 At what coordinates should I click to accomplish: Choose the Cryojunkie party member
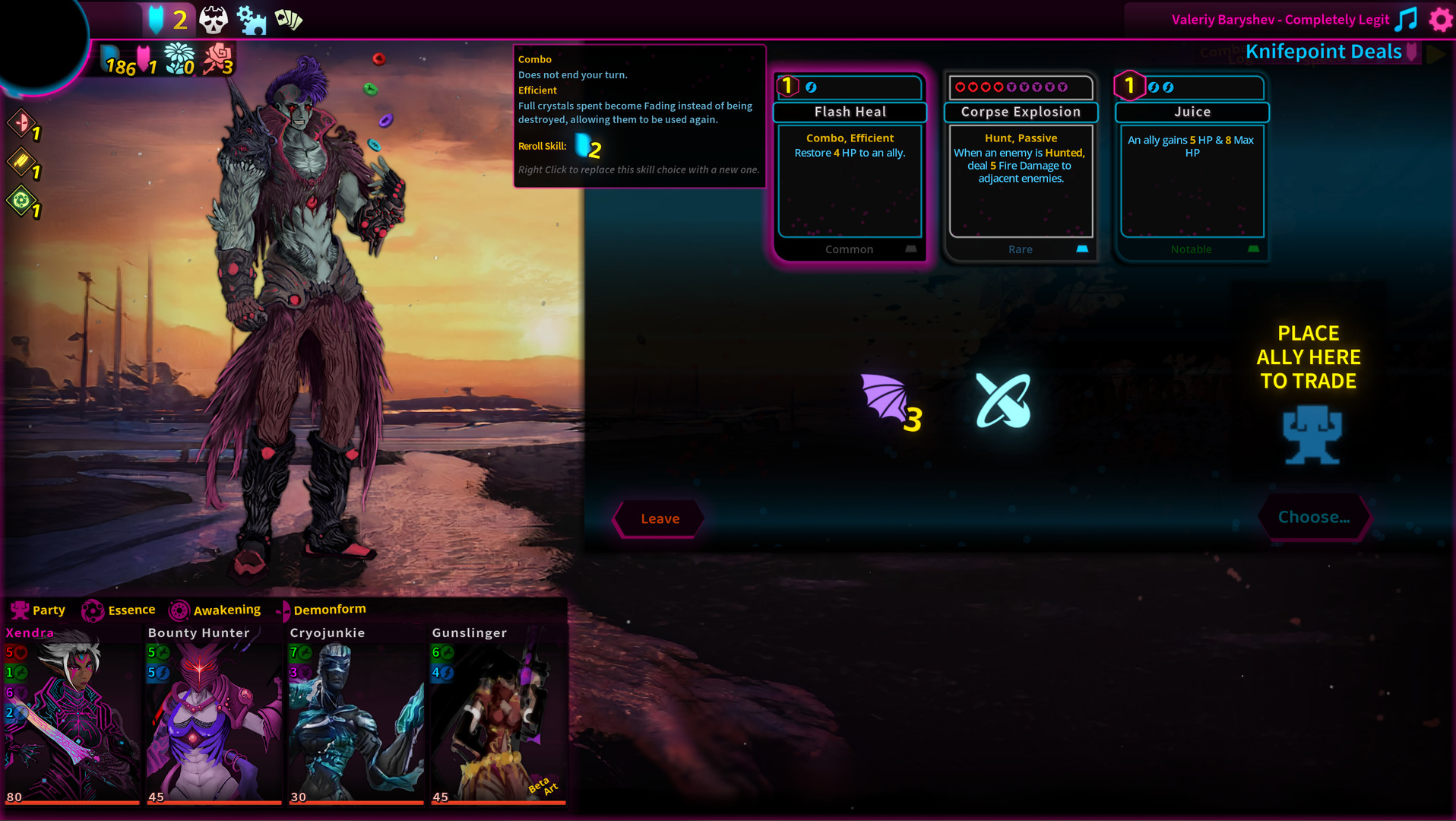pyautogui.click(x=356, y=715)
